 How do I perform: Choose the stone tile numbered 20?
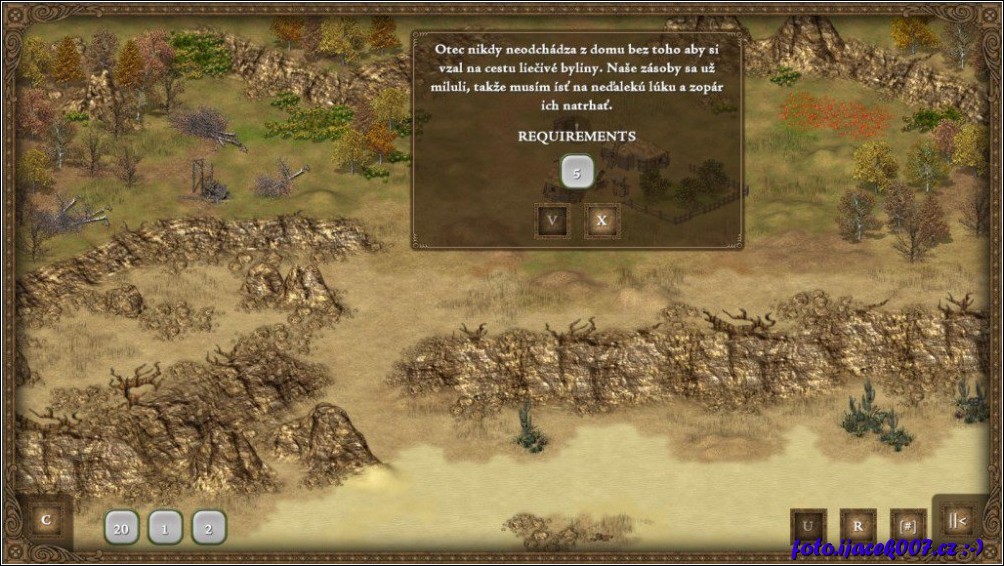point(121,528)
